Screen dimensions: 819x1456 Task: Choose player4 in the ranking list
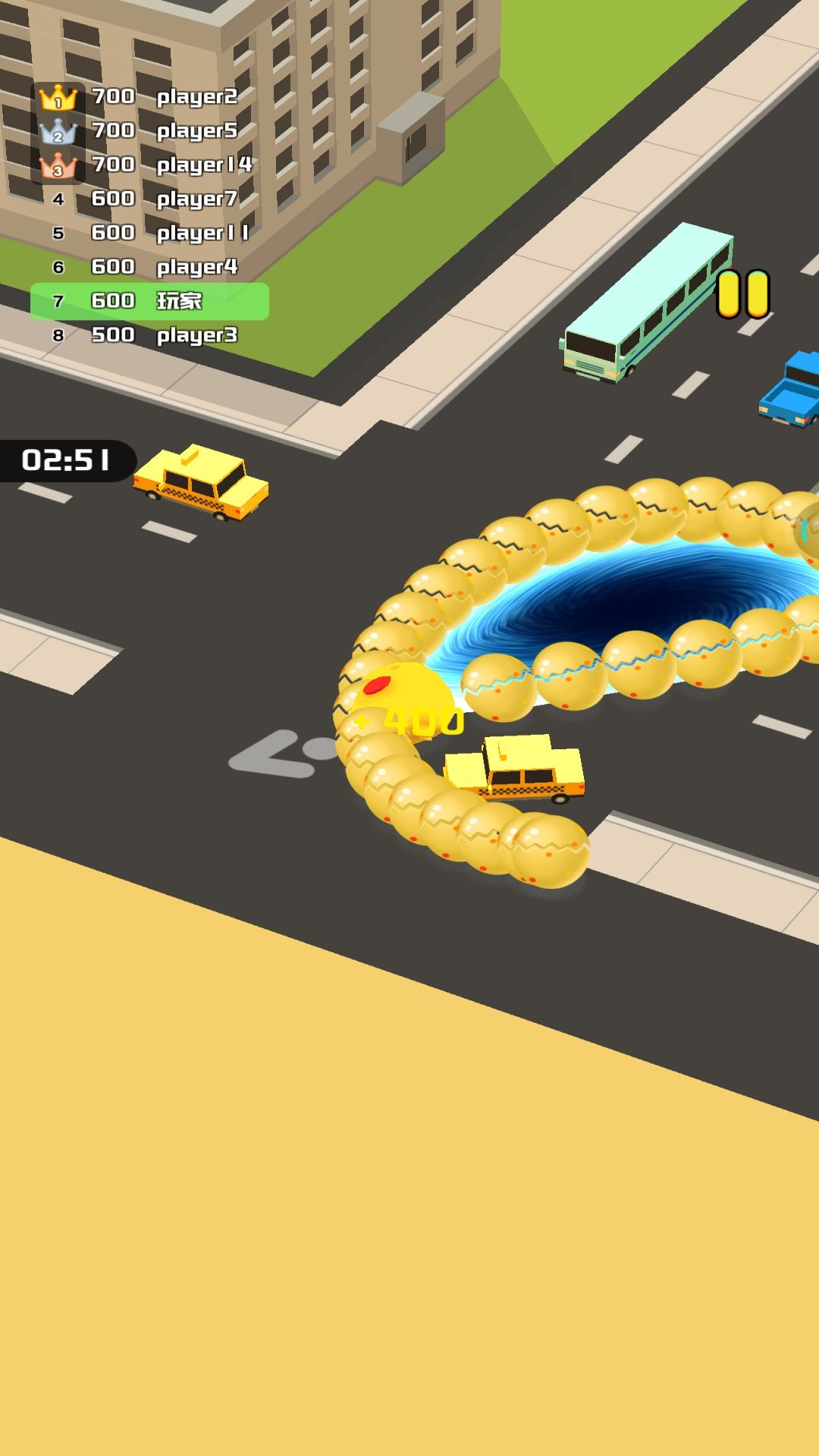pyautogui.click(x=149, y=268)
